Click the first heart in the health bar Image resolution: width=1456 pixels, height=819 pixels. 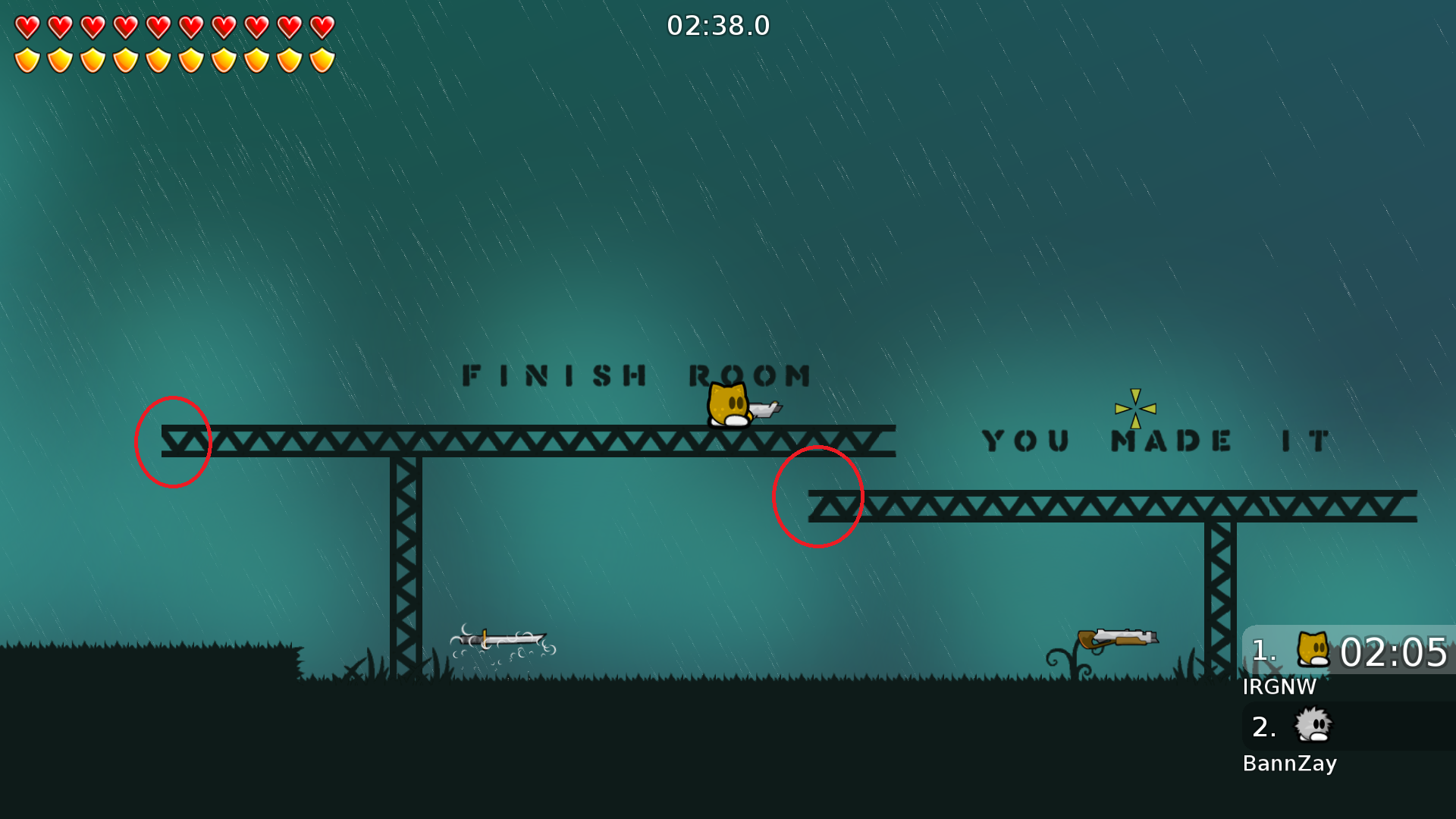(x=27, y=29)
